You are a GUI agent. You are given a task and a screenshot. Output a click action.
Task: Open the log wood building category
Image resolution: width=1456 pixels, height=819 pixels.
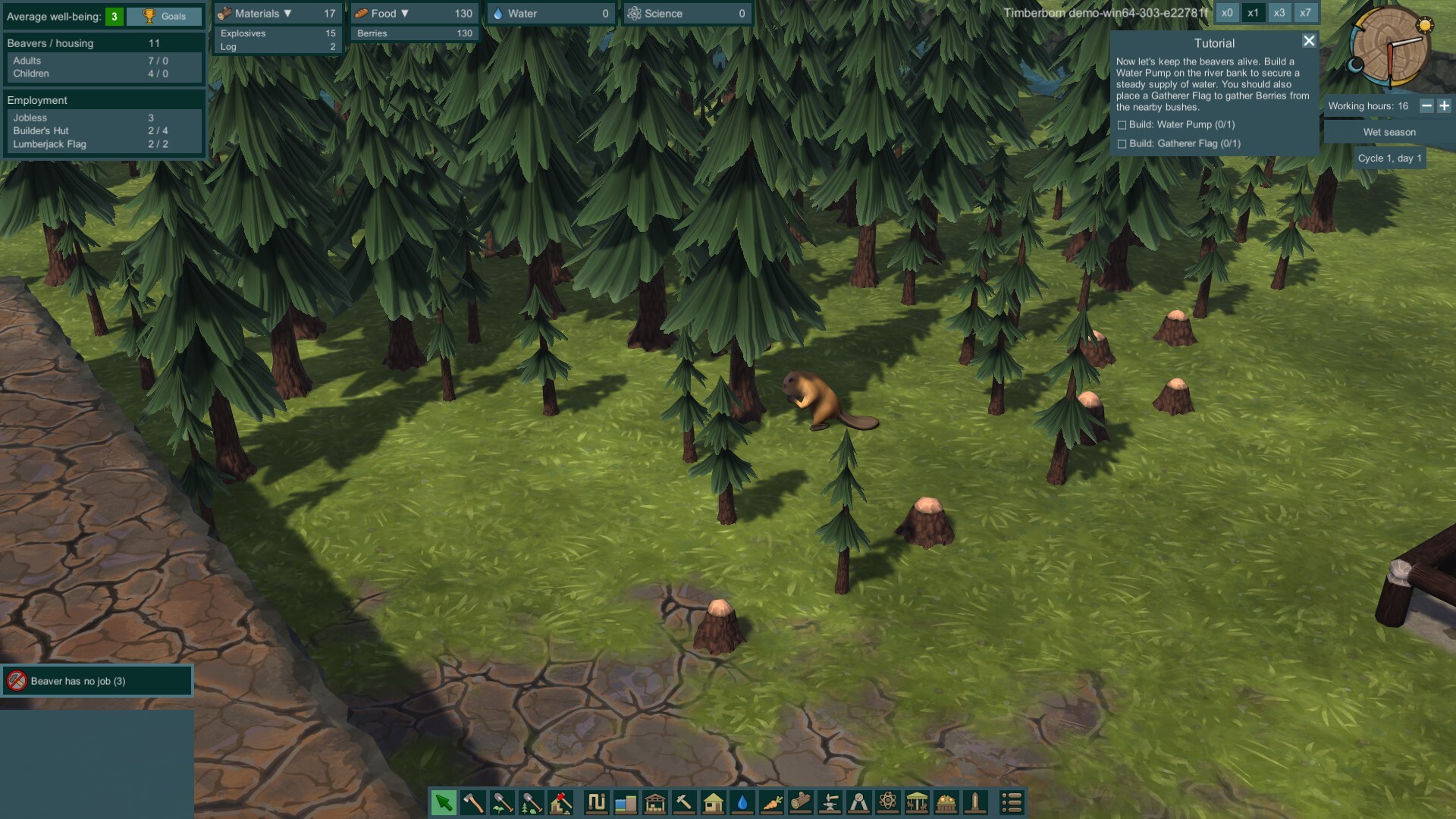coord(800,802)
